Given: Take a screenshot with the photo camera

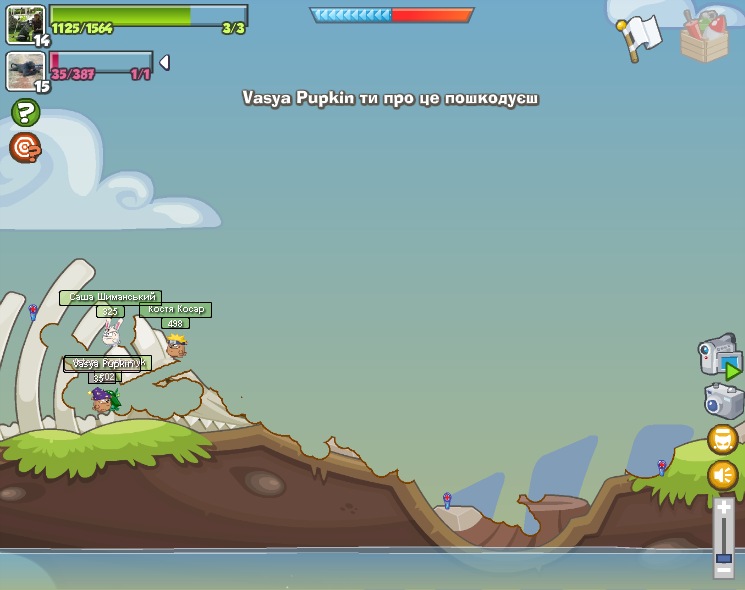Looking at the screenshot, I should [x=723, y=401].
